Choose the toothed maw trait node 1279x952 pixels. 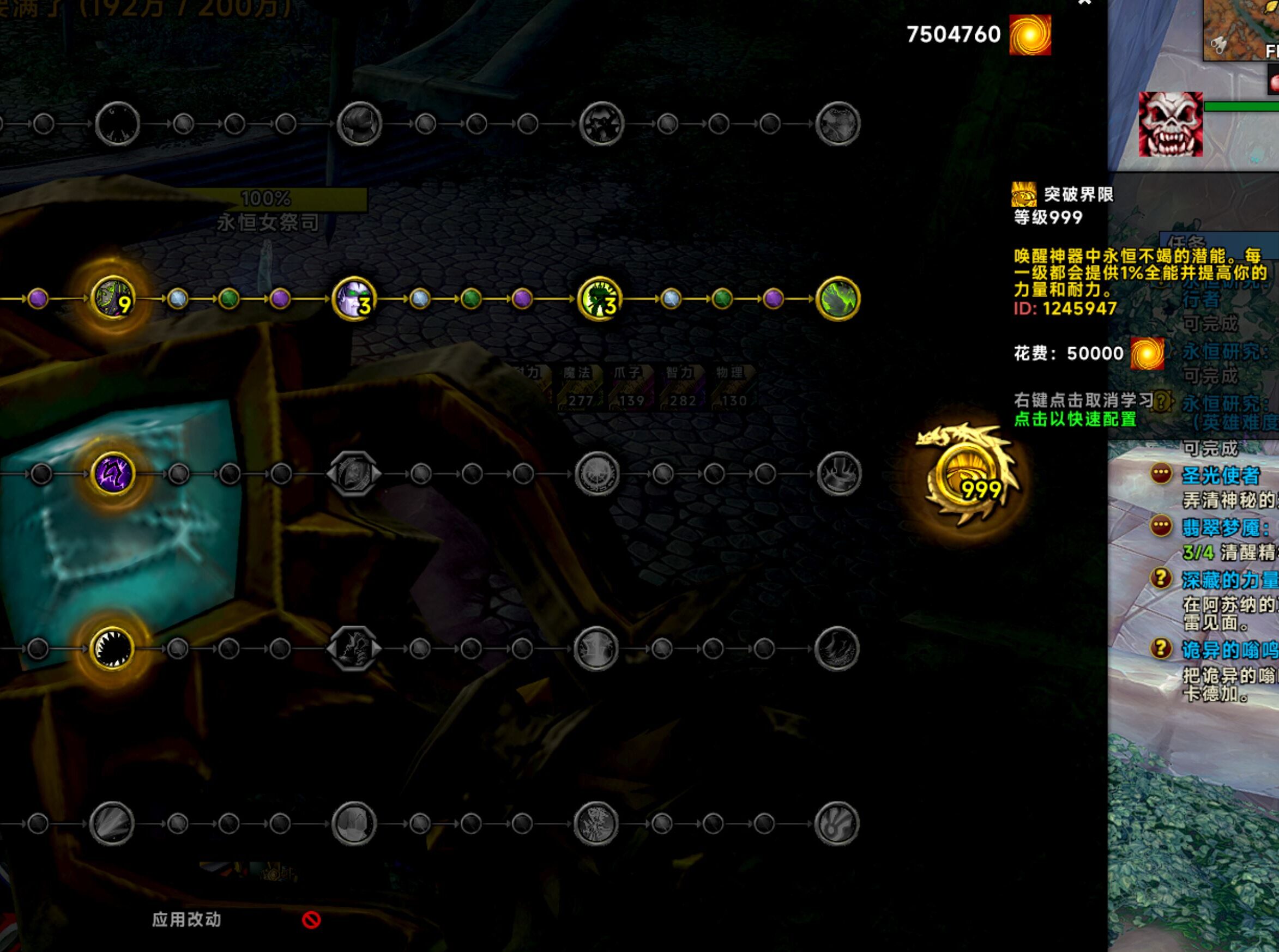pyautogui.click(x=113, y=648)
